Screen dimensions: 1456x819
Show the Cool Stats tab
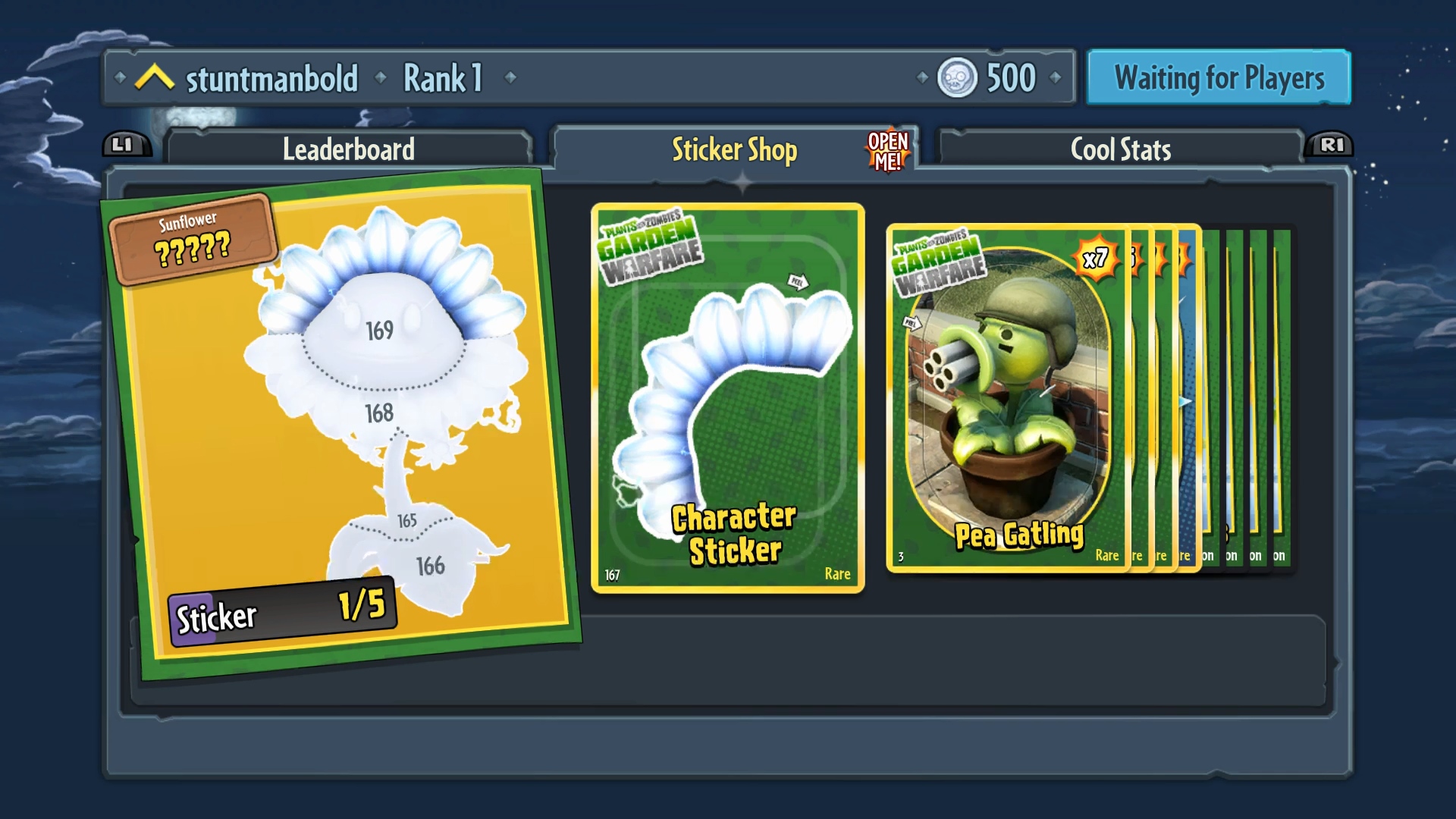pos(1120,149)
